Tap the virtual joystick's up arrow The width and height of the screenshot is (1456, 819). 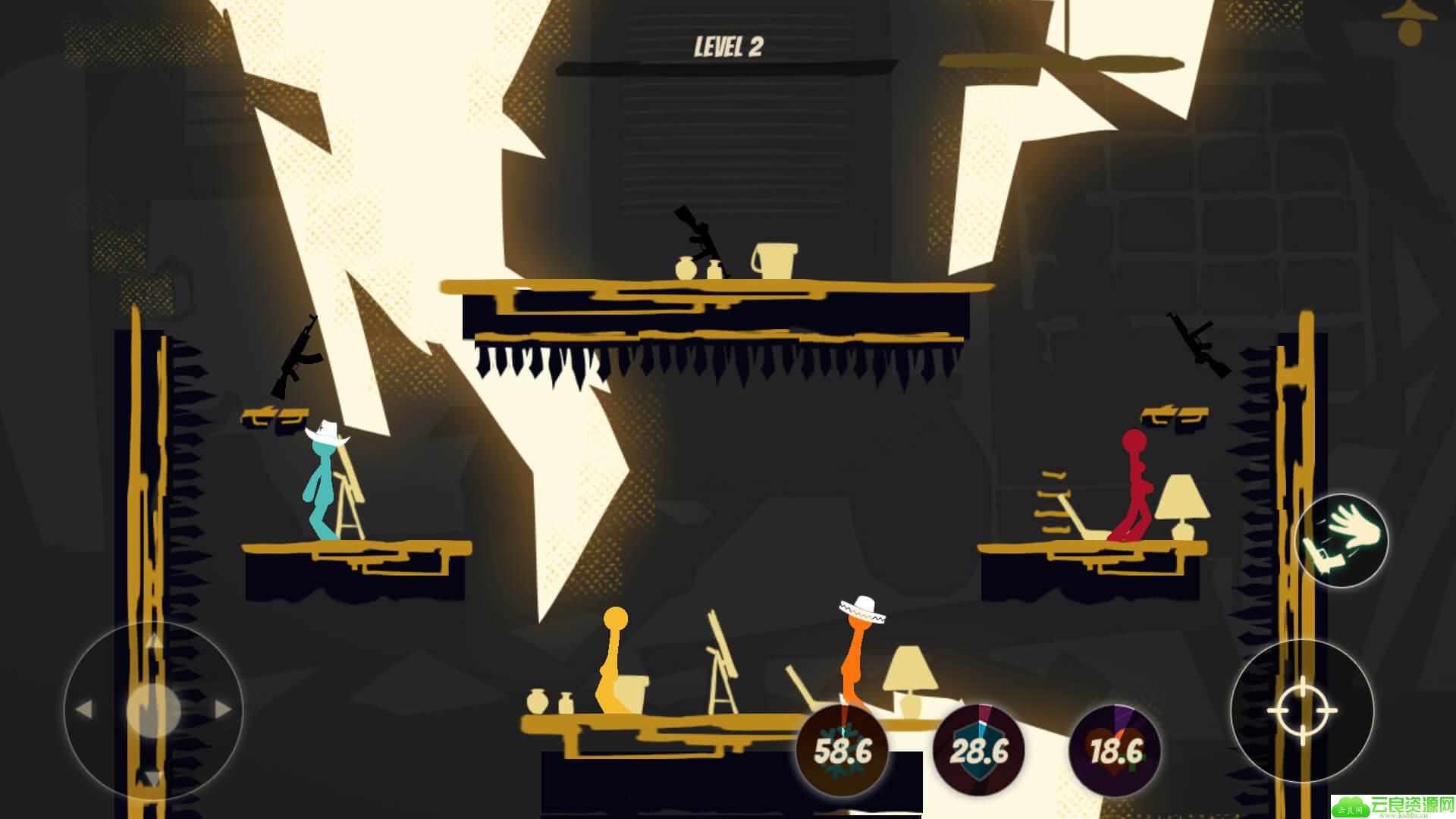click(154, 642)
